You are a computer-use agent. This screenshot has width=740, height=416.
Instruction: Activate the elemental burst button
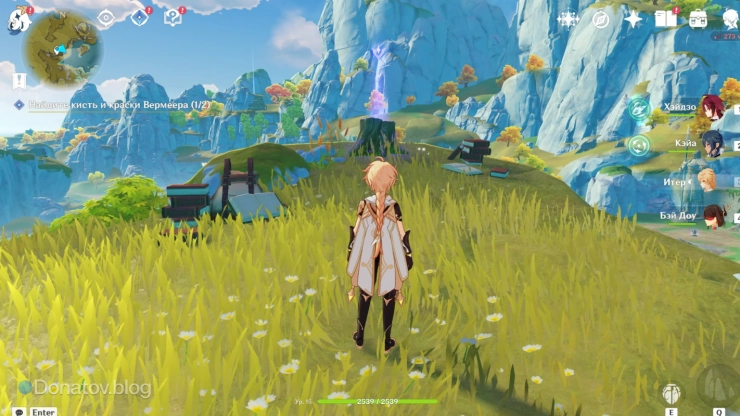716,384
